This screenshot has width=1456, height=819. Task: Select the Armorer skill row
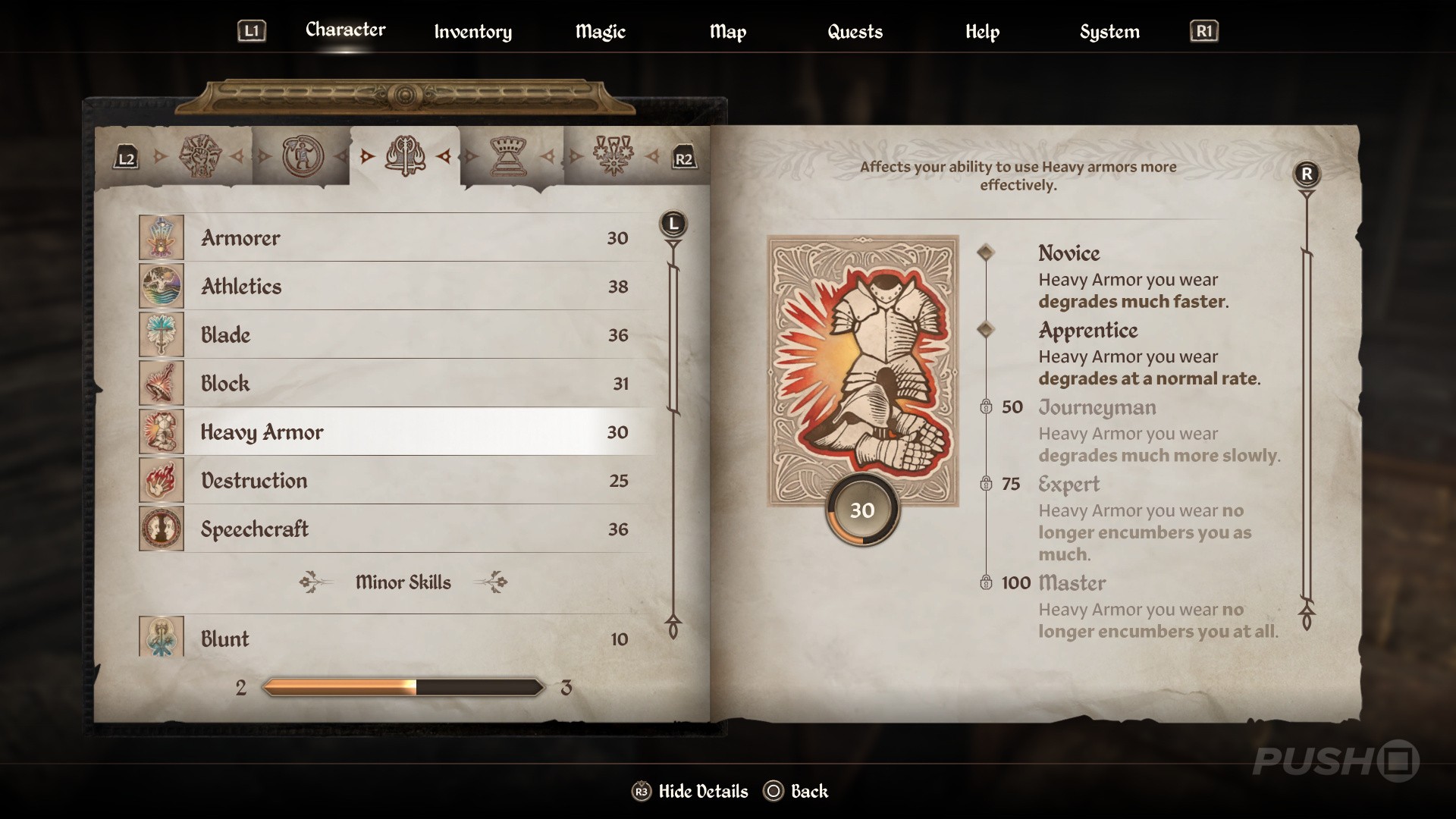click(x=394, y=238)
